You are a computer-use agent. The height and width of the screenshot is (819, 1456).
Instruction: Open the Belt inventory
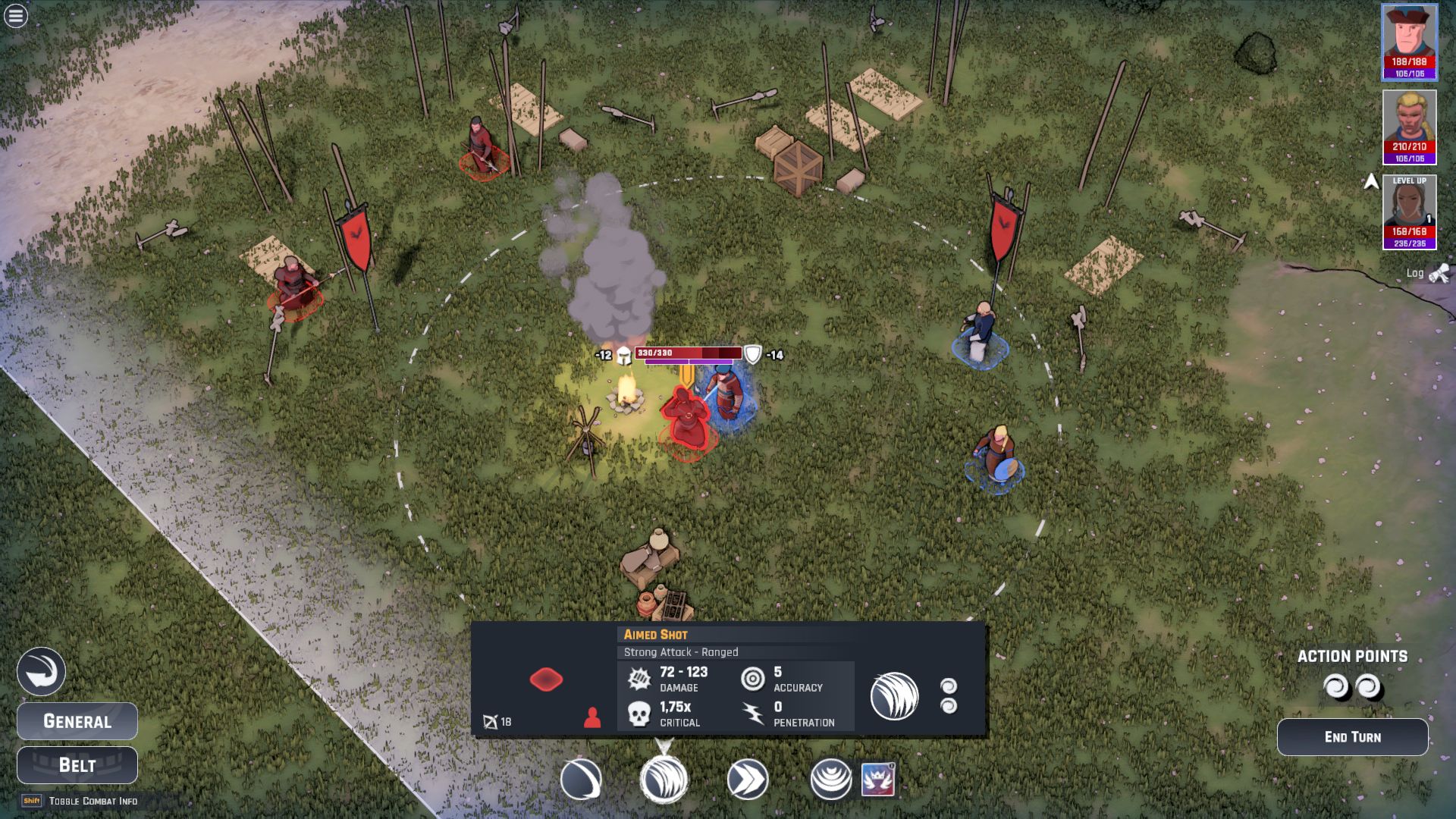[77, 765]
